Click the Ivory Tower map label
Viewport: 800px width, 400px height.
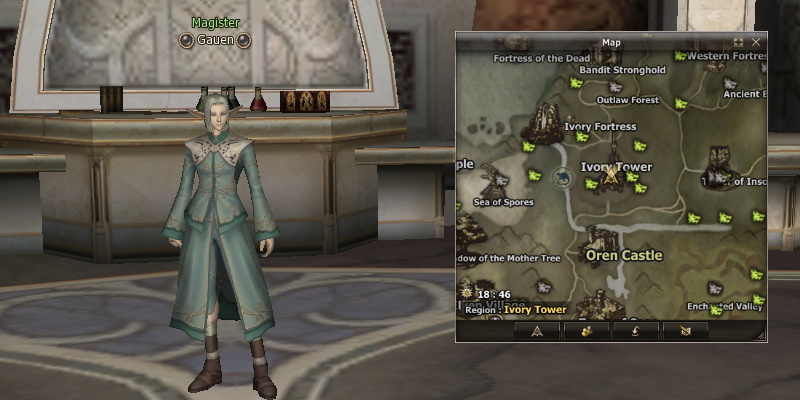(616, 167)
